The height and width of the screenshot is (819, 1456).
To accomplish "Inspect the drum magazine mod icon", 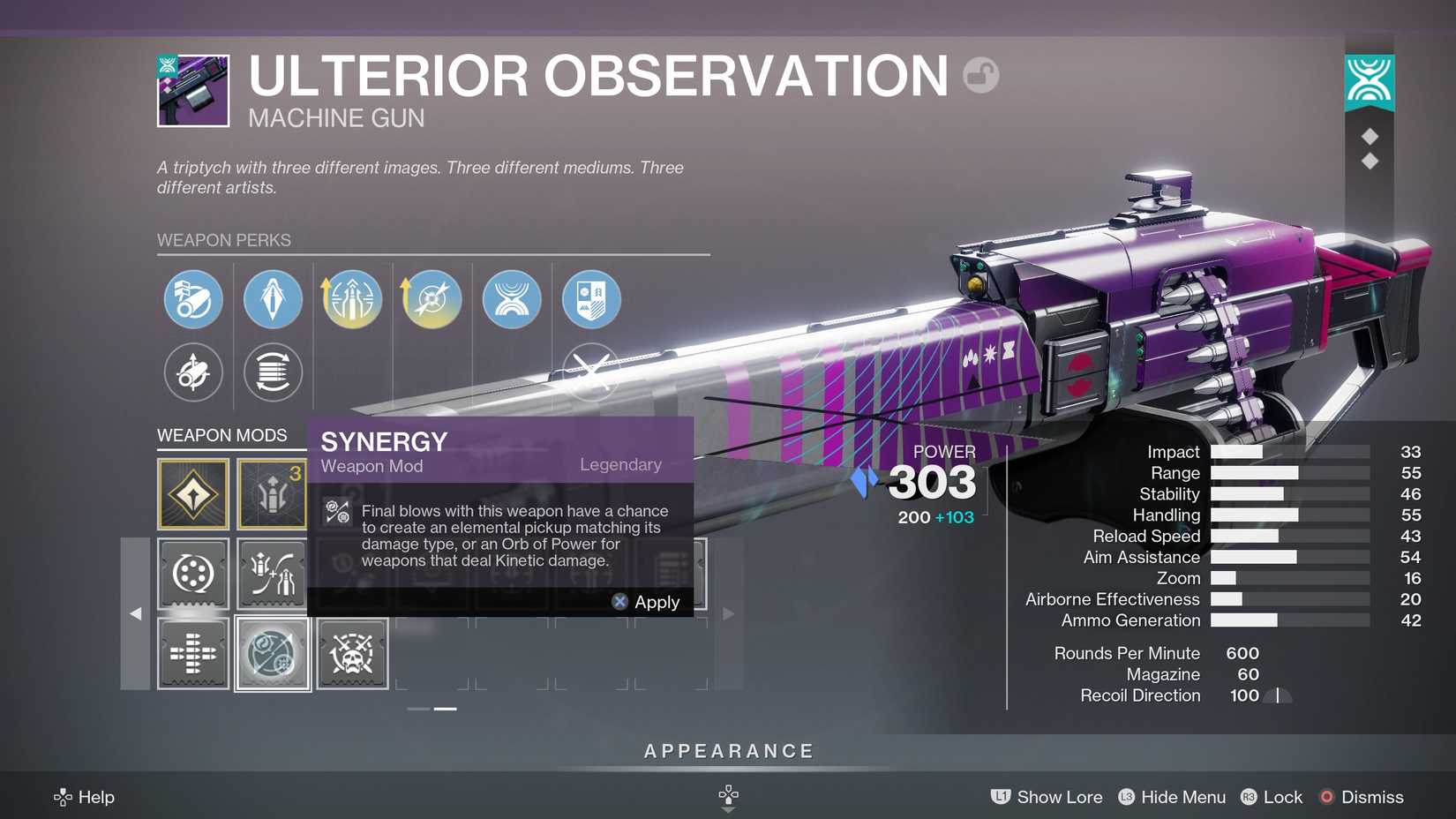I will (192, 574).
